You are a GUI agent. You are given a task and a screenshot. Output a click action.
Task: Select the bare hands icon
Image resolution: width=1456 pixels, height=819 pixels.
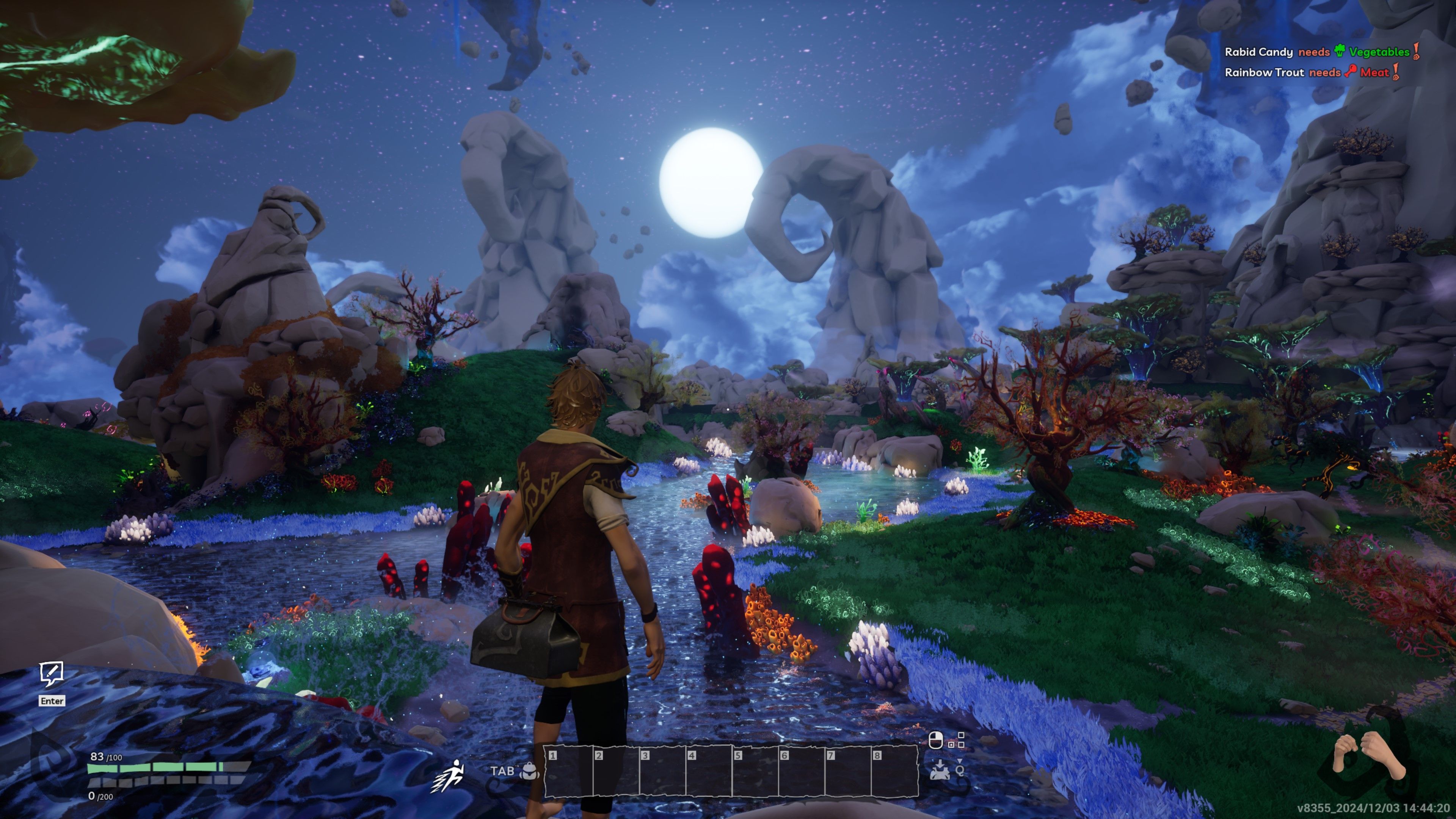pos(1368,755)
